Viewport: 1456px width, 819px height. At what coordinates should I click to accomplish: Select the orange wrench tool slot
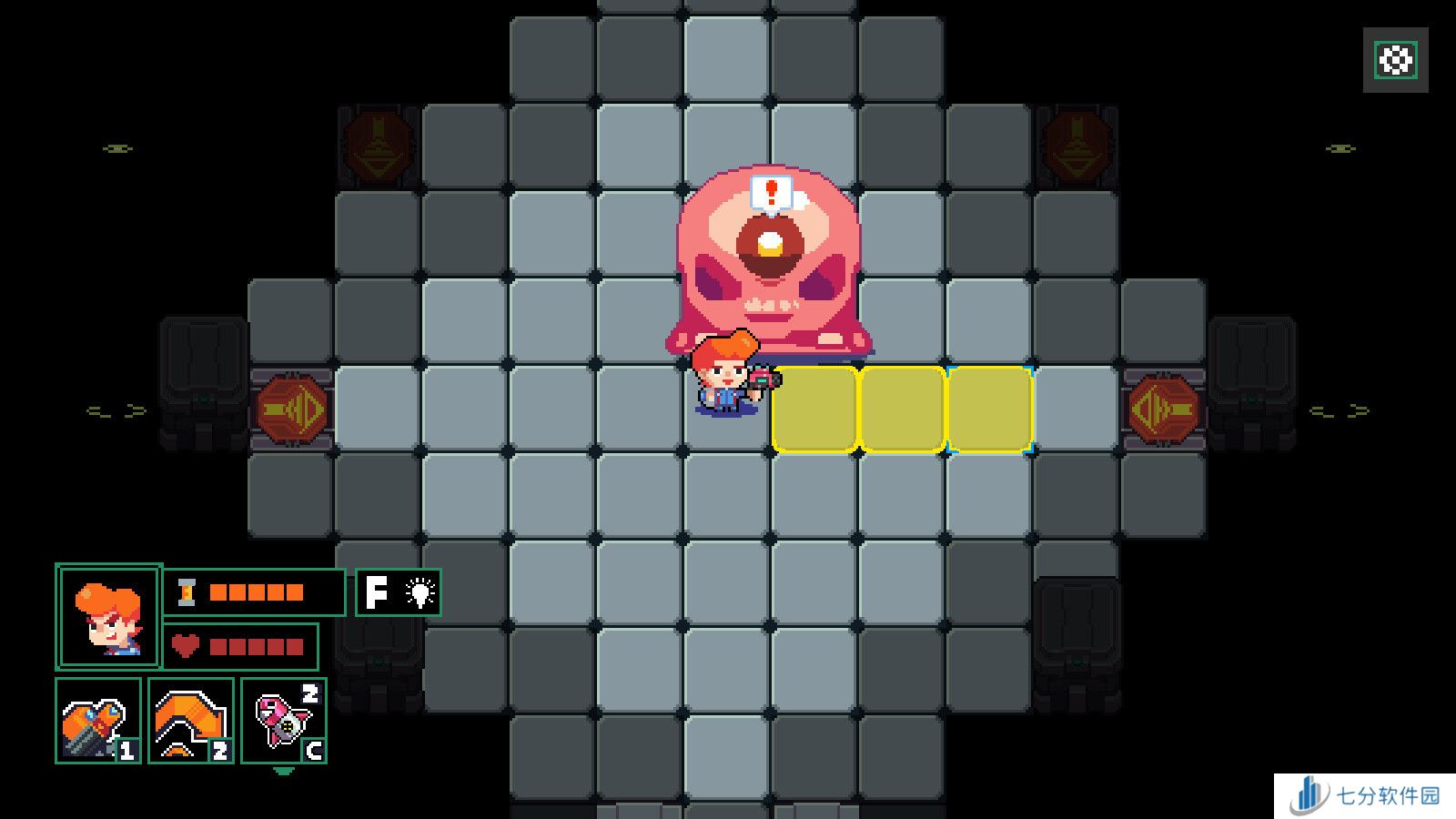(98, 721)
